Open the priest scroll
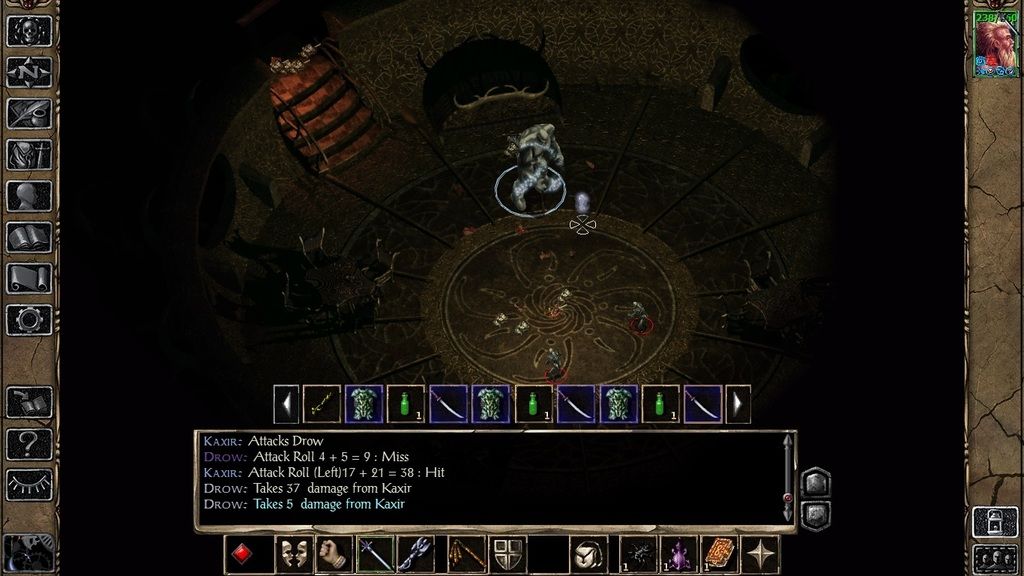Viewport: 1024px width, 576px height. (29, 278)
